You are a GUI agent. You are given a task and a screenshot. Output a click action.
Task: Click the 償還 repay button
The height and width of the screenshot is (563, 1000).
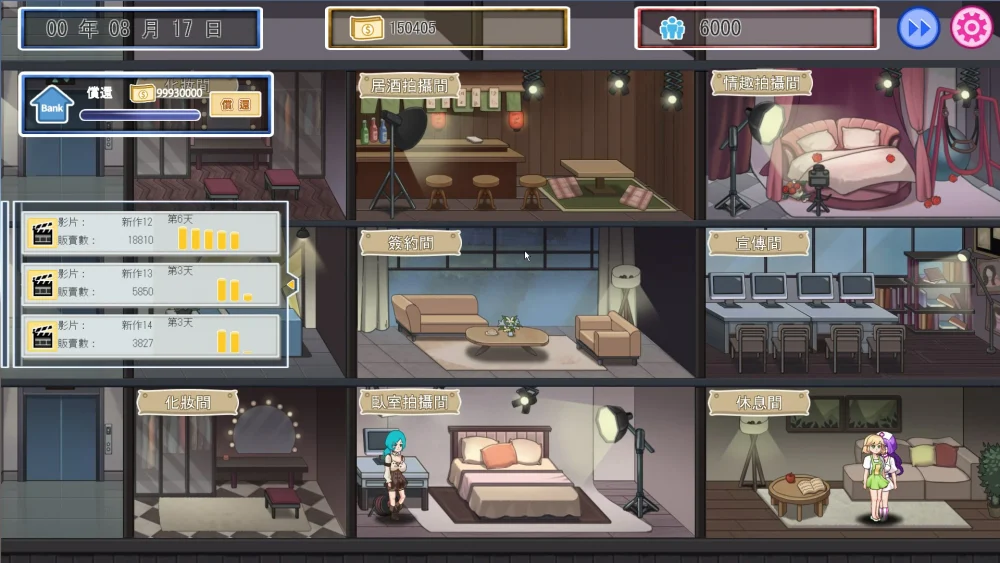pyautogui.click(x=235, y=104)
